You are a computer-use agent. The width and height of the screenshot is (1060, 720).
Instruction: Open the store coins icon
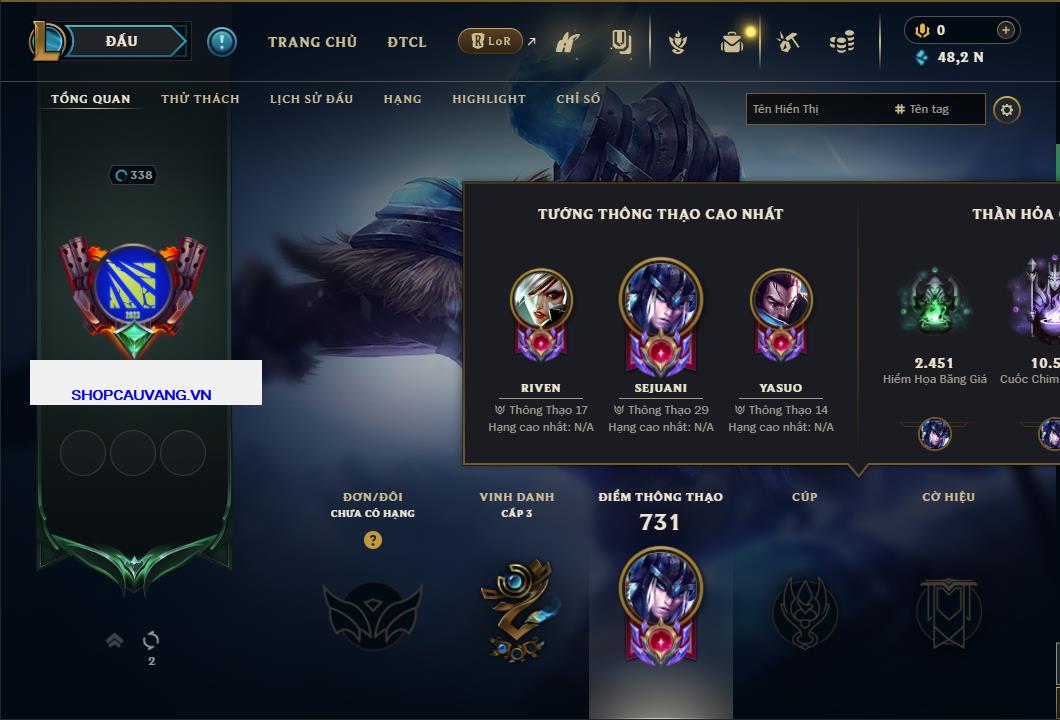[x=842, y=42]
